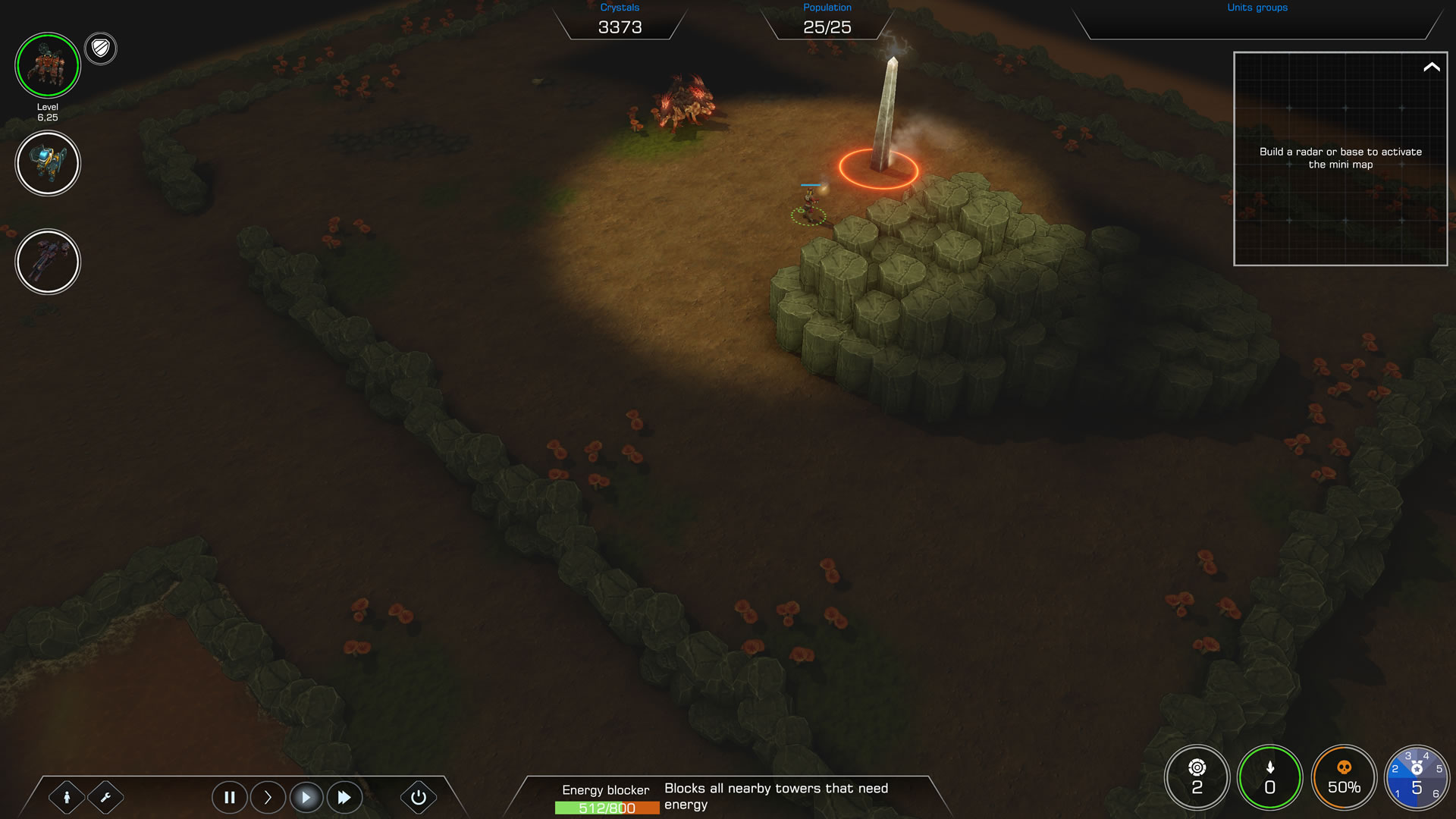Fast-forward the game speed
Viewport: 1456px width, 819px height.
[344, 797]
